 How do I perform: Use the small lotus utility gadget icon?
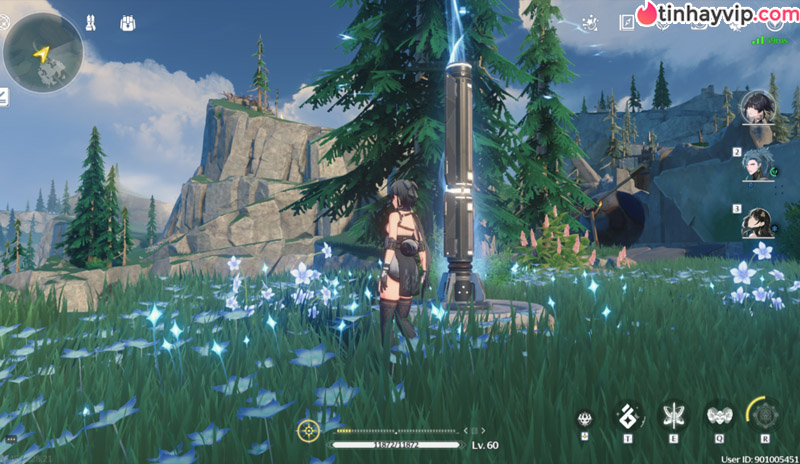585,418
